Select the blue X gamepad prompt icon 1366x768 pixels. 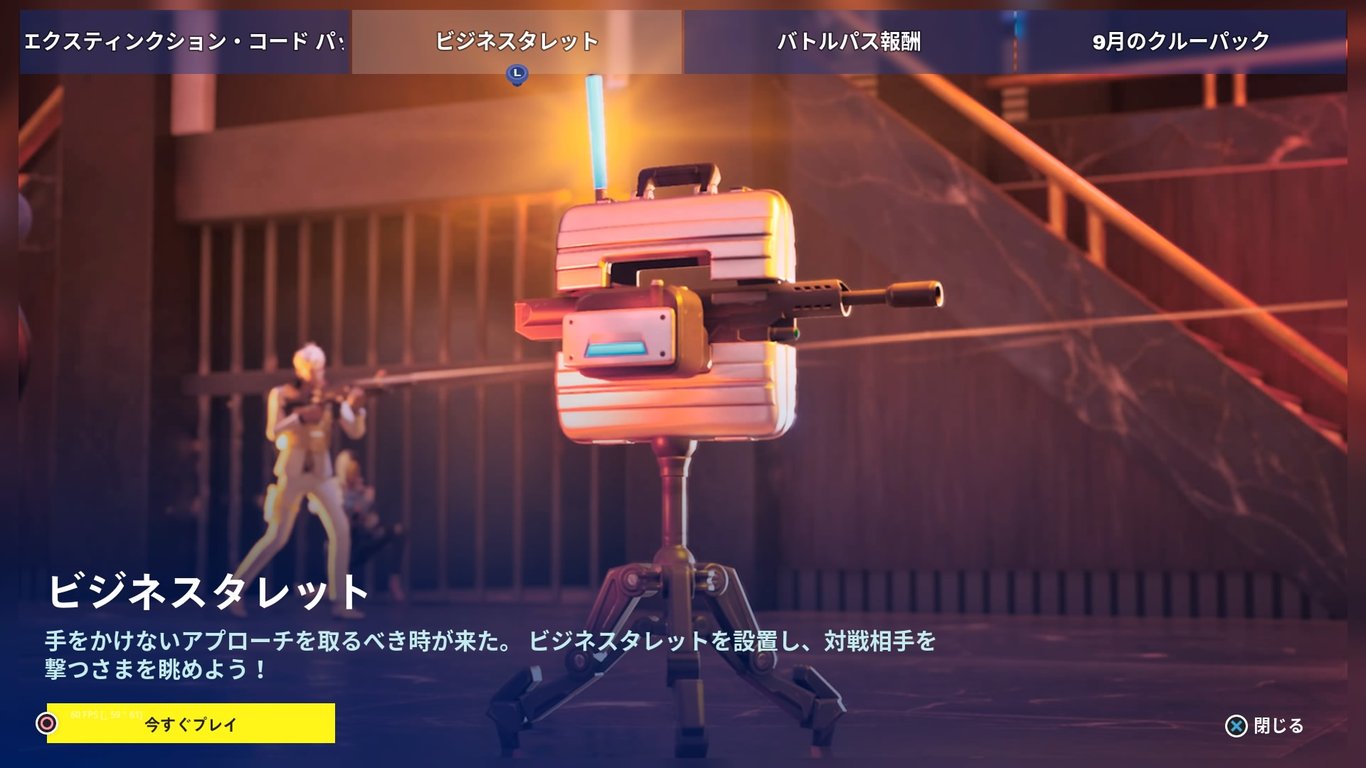pyautogui.click(x=1237, y=728)
